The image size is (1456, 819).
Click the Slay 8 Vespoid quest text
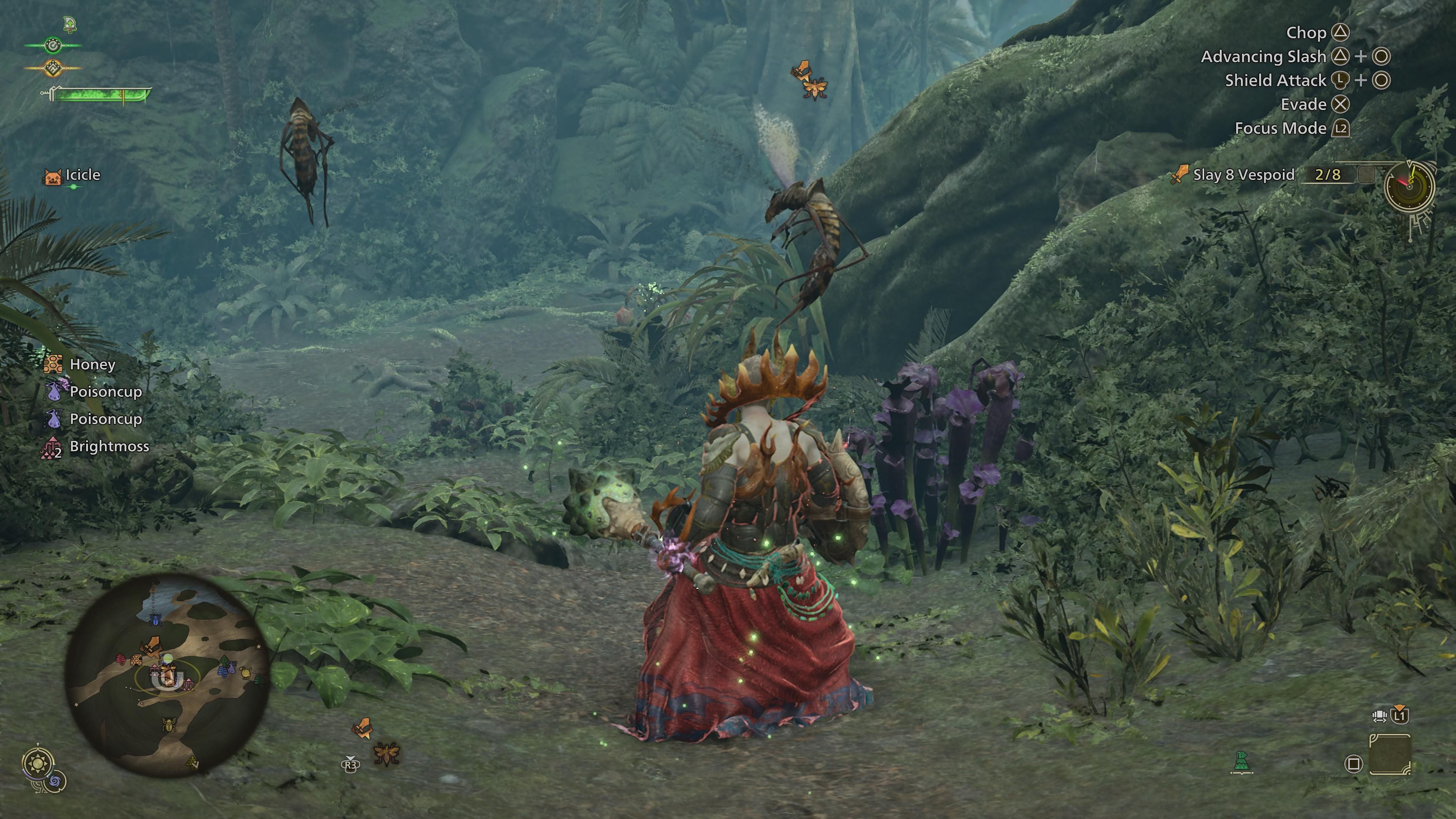click(1244, 175)
